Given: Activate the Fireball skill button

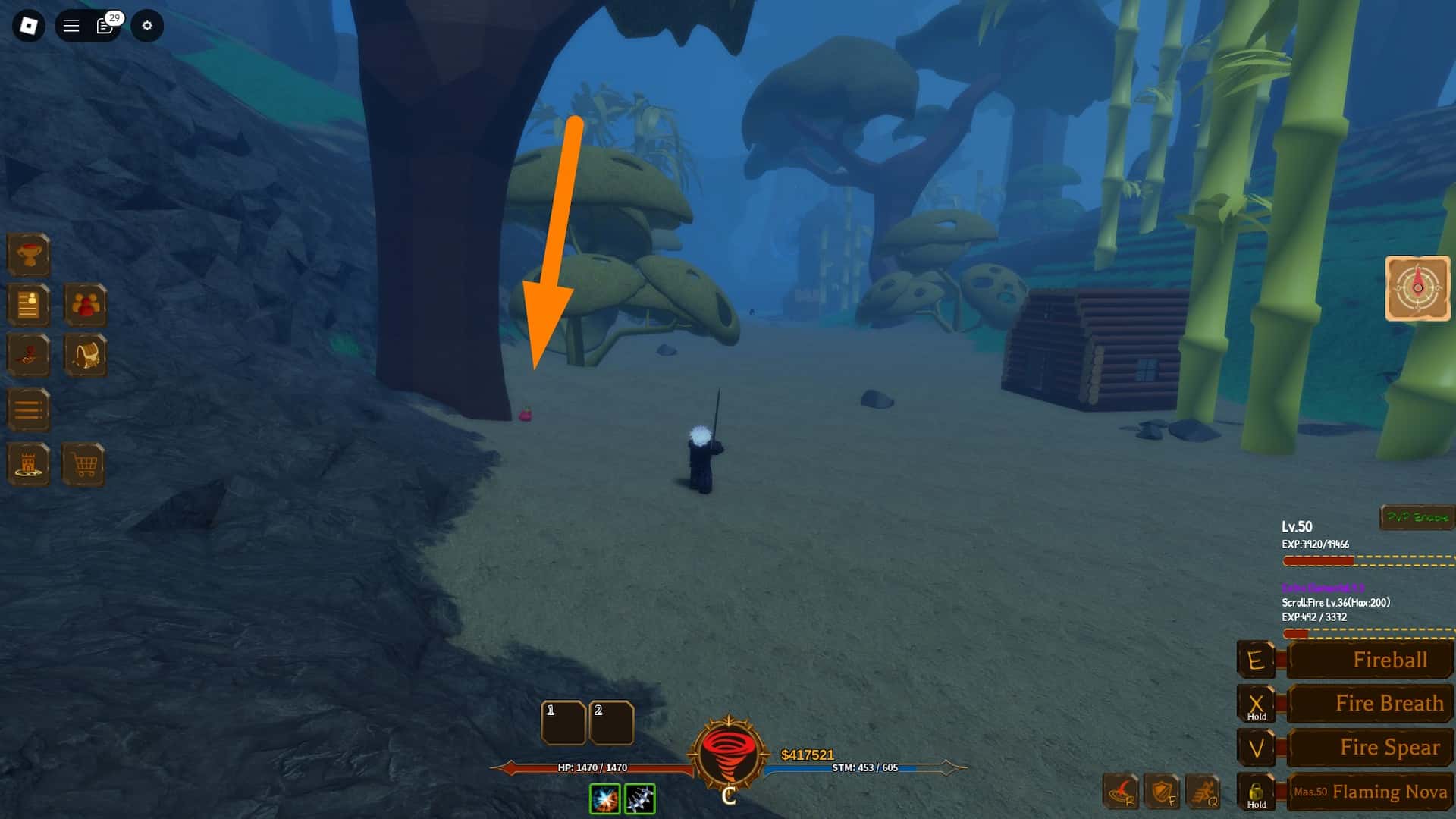Looking at the screenshot, I should (x=1367, y=660).
